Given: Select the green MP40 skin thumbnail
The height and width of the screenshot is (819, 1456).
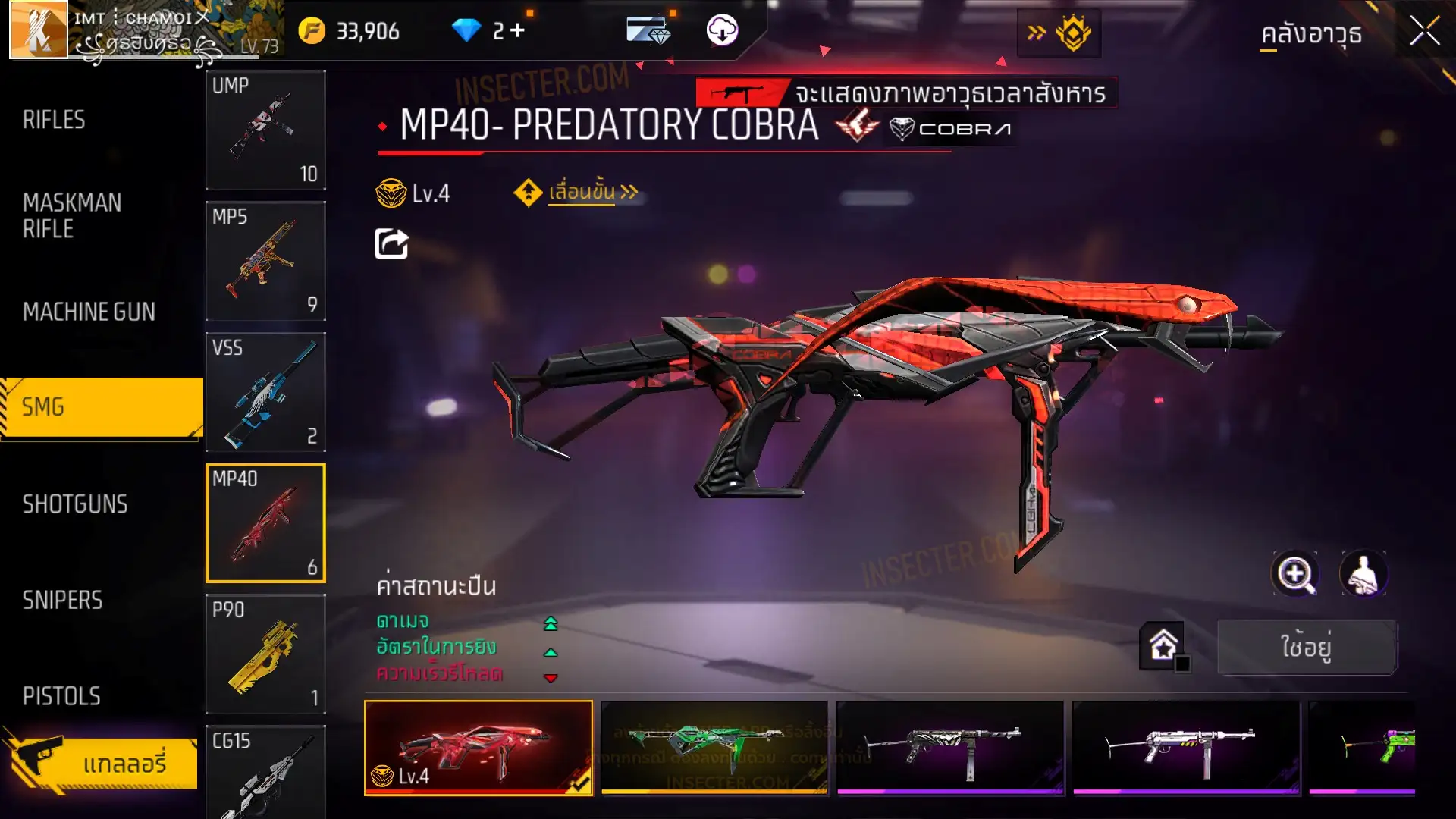Looking at the screenshot, I should click(714, 747).
